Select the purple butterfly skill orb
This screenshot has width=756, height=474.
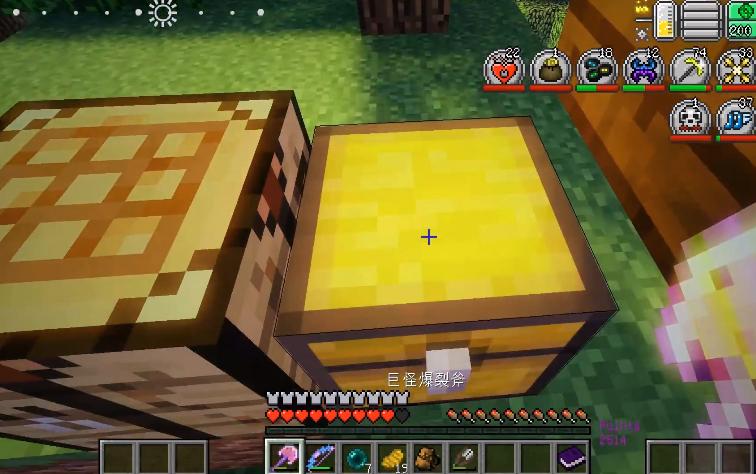(643, 70)
